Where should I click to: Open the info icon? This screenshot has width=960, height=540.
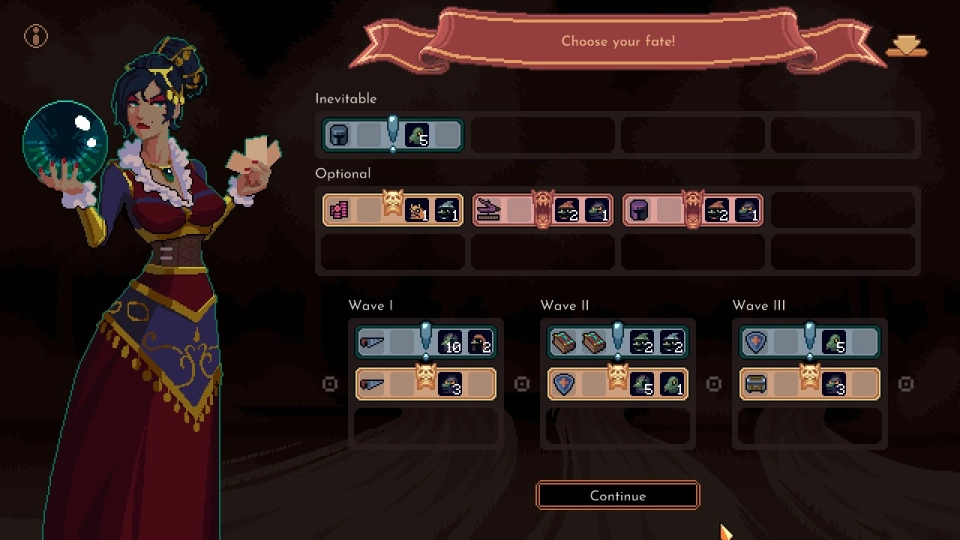coord(36,37)
